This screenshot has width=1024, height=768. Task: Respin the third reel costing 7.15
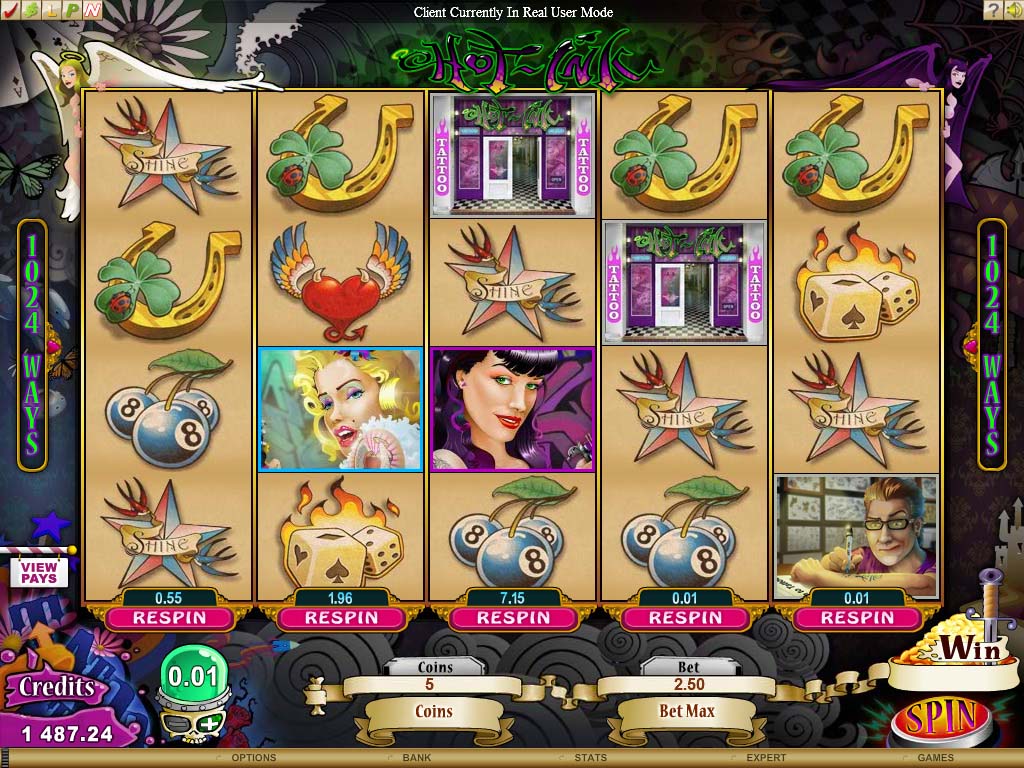coord(514,618)
